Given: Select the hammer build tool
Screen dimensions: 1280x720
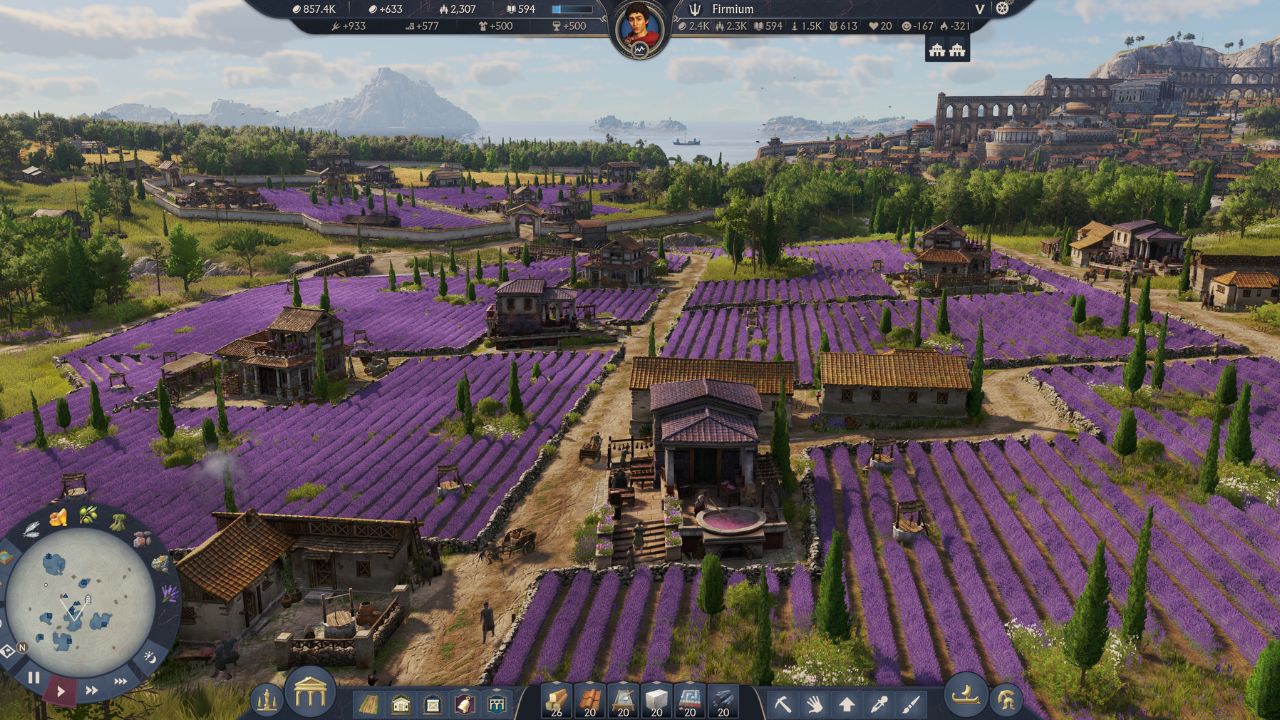Looking at the screenshot, I should click(x=783, y=701).
